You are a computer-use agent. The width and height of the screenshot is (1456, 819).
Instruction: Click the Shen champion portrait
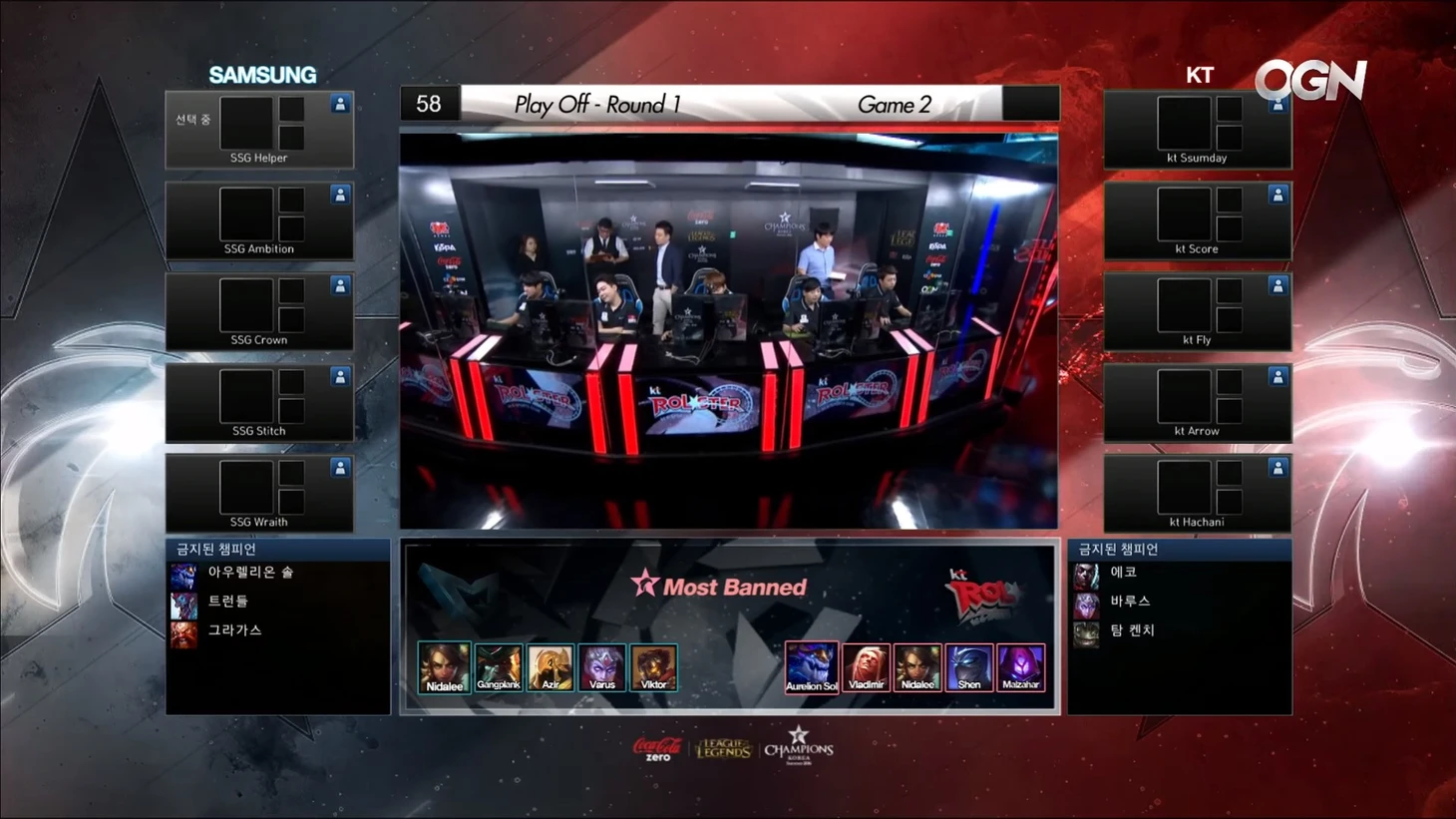(x=968, y=666)
